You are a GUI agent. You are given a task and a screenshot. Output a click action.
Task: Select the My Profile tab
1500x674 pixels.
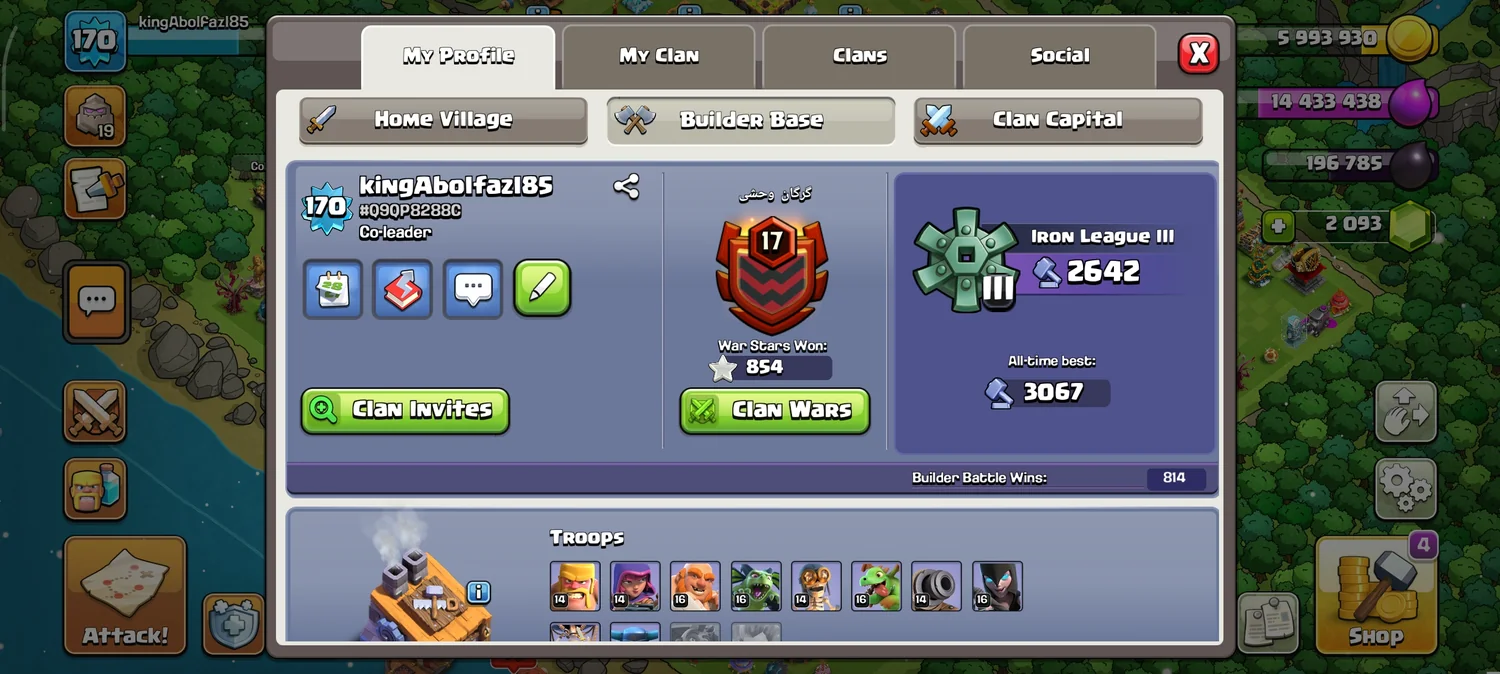(x=458, y=56)
